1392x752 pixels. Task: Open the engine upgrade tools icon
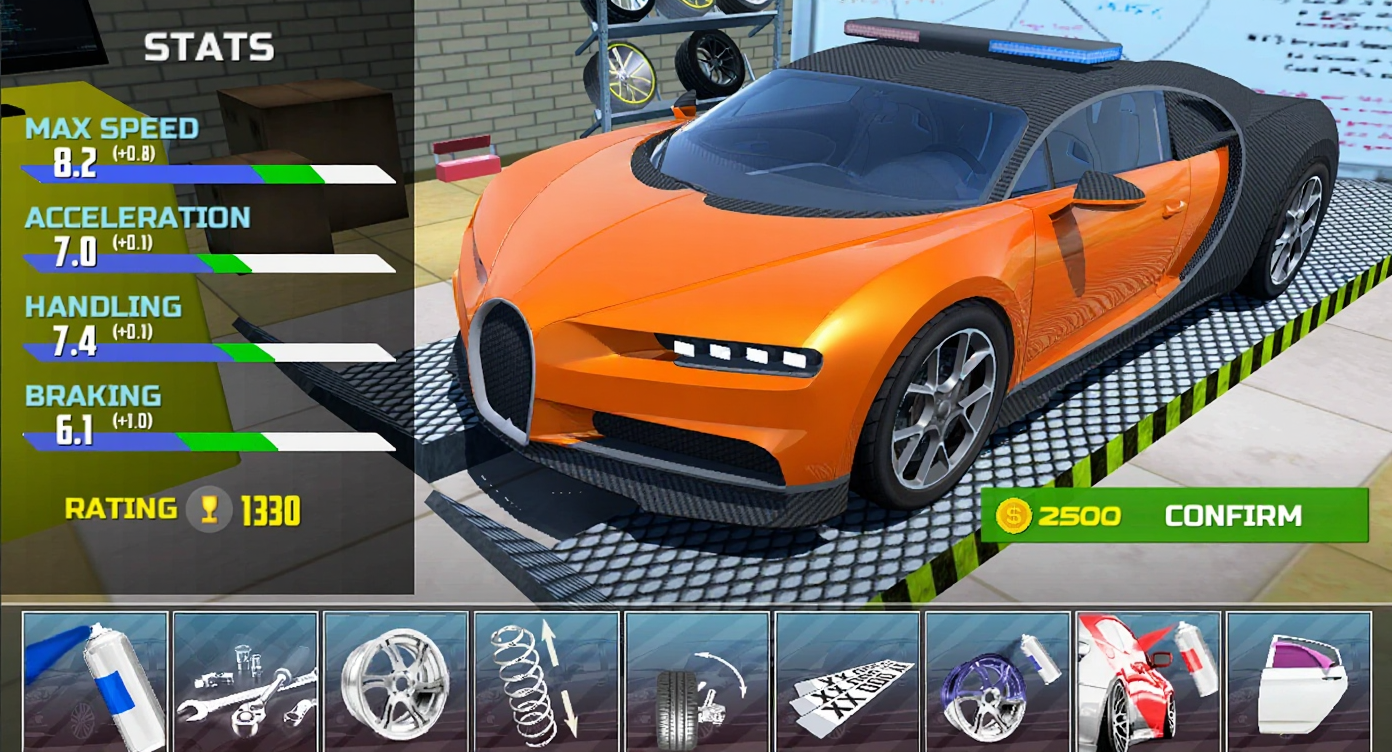pyautogui.click(x=243, y=680)
